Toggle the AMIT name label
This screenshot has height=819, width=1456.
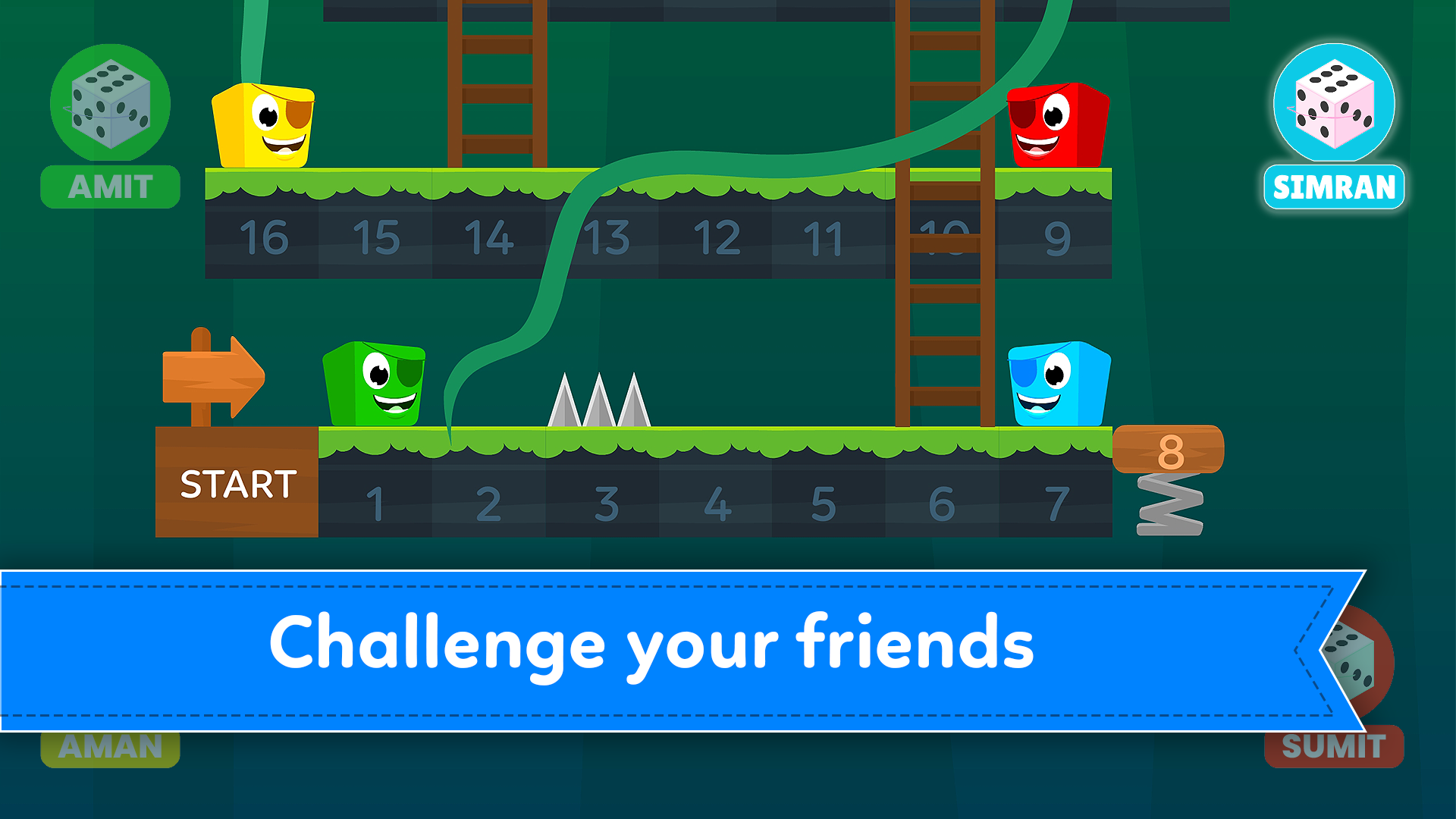click(109, 184)
